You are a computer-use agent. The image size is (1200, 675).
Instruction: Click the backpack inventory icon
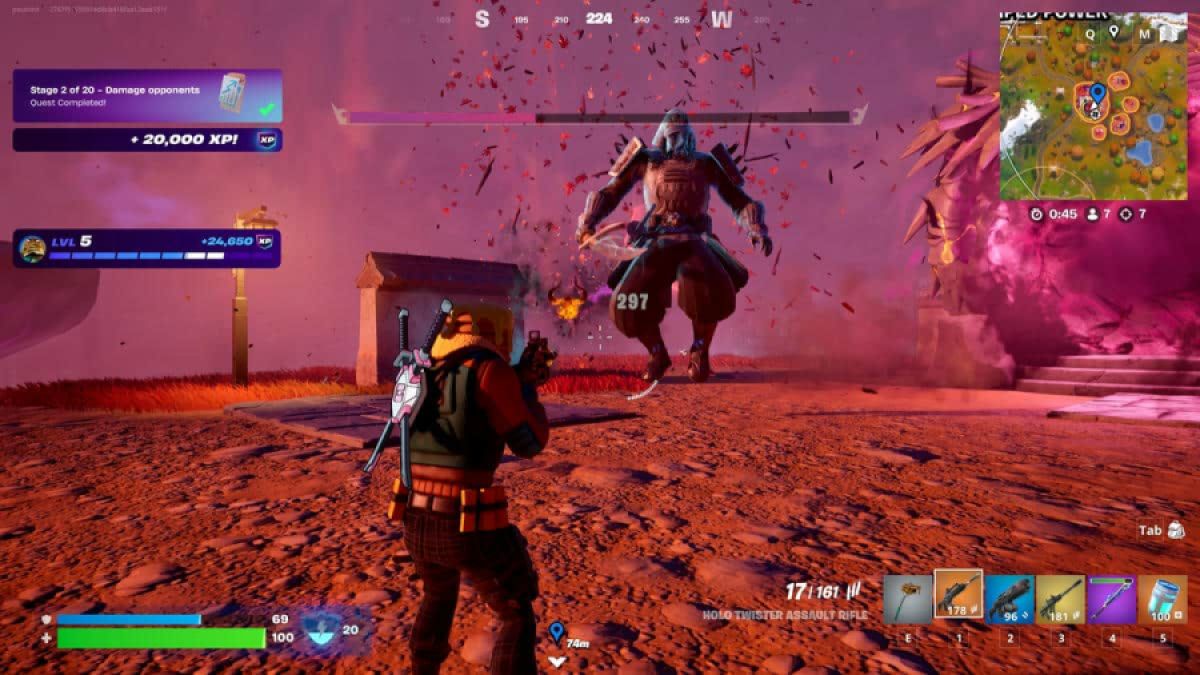[1176, 530]
